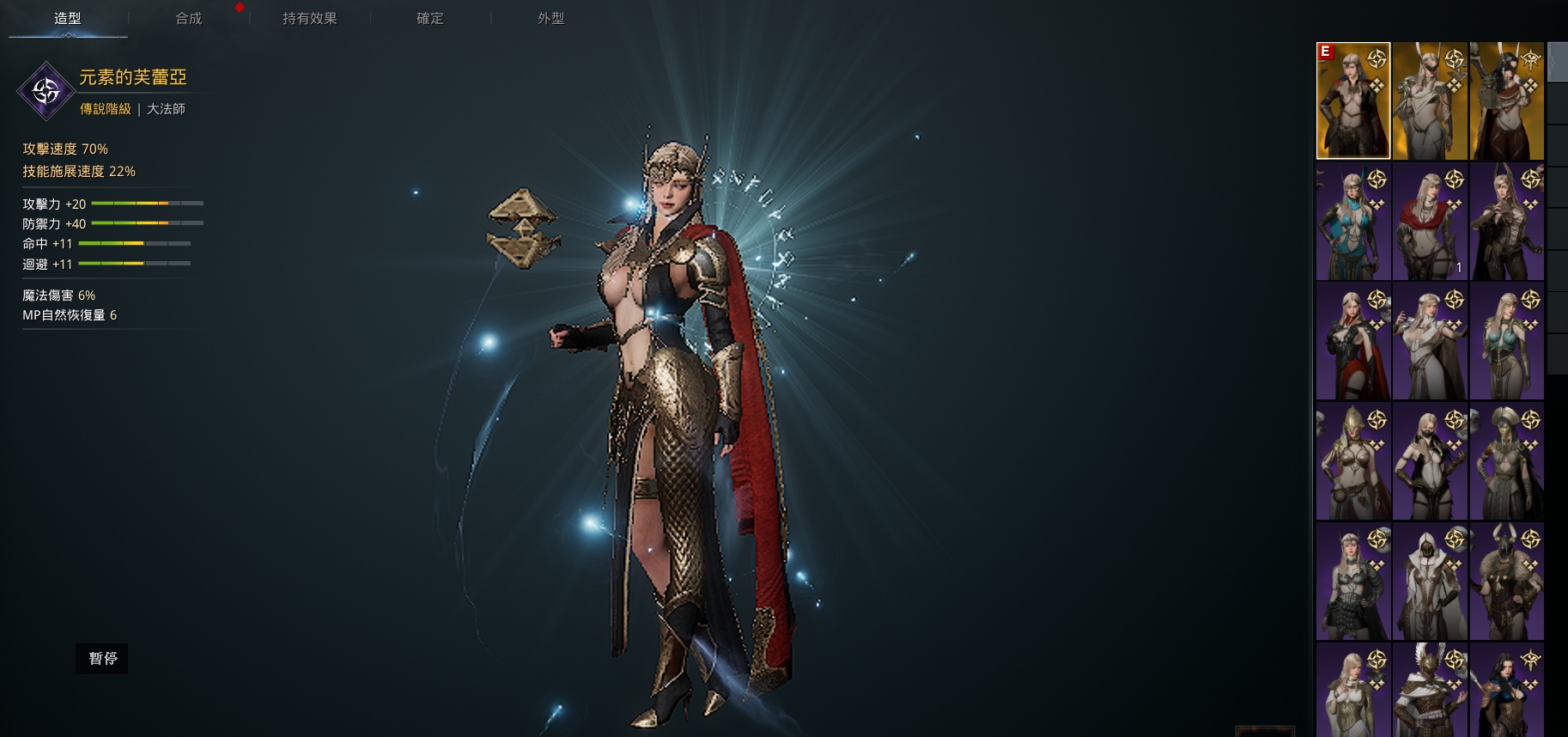Screen dimensions: 1568x737
Task: Choose the gold costume with dark horned headdress
Action: [x=1506, y=101]
